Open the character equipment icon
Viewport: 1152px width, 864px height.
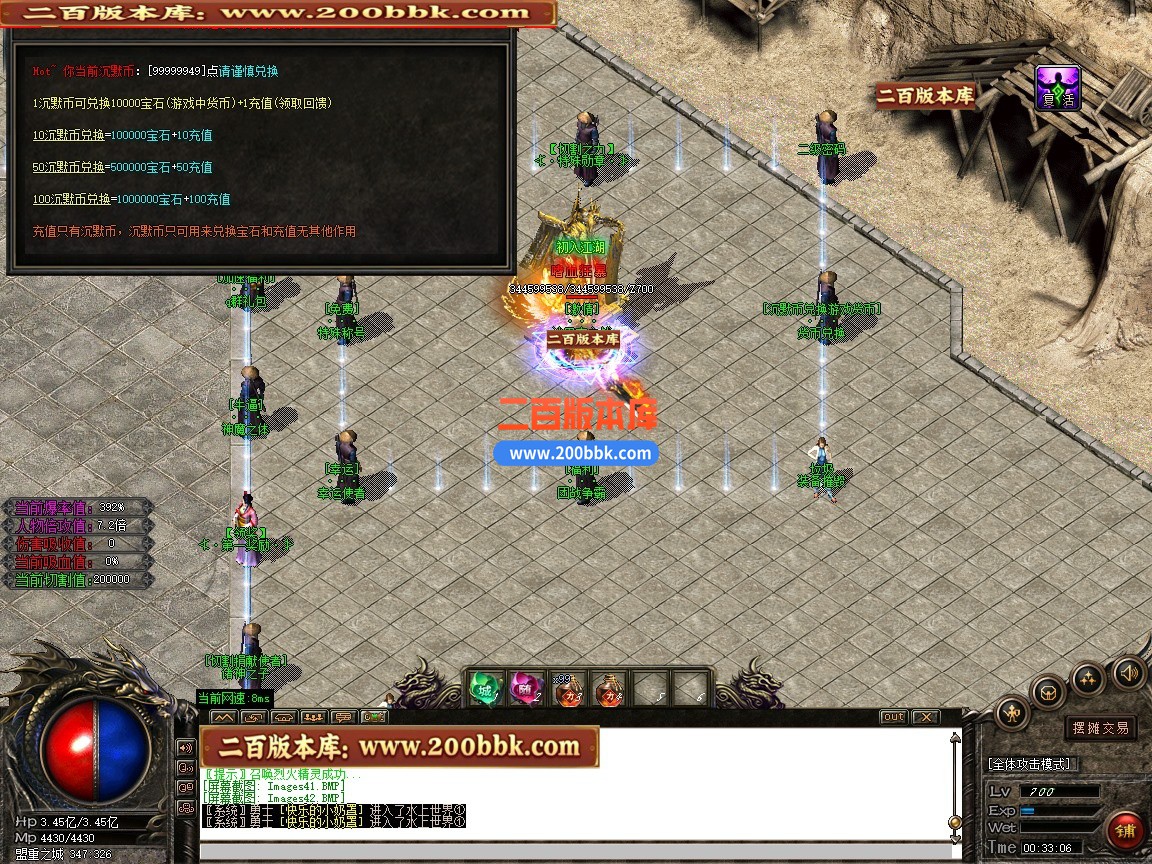[x=1013, y=713]
